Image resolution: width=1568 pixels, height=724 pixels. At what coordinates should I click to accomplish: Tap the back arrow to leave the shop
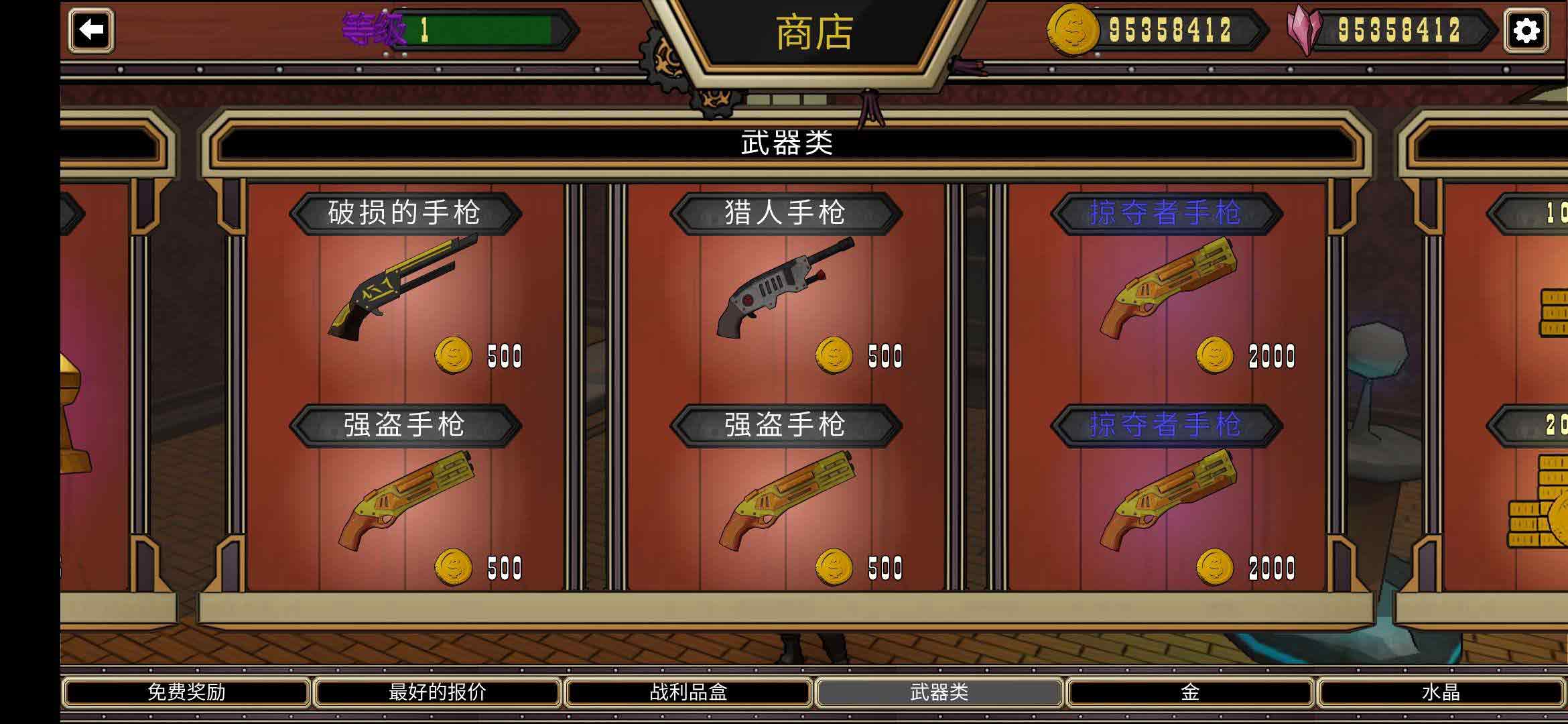pos(91,29)
